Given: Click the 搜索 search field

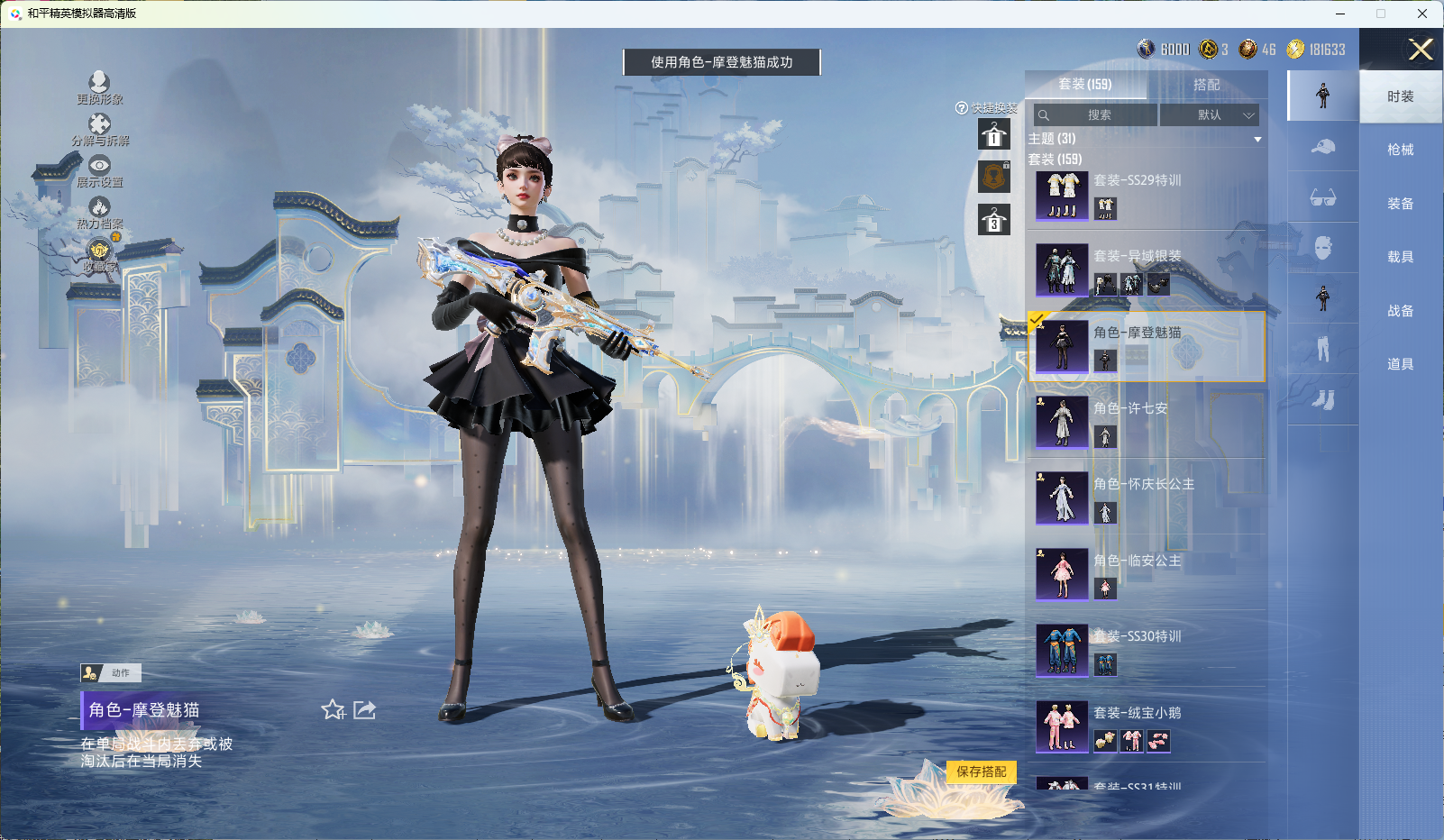Looking at the screenshot, I should tap(1096, 115).
